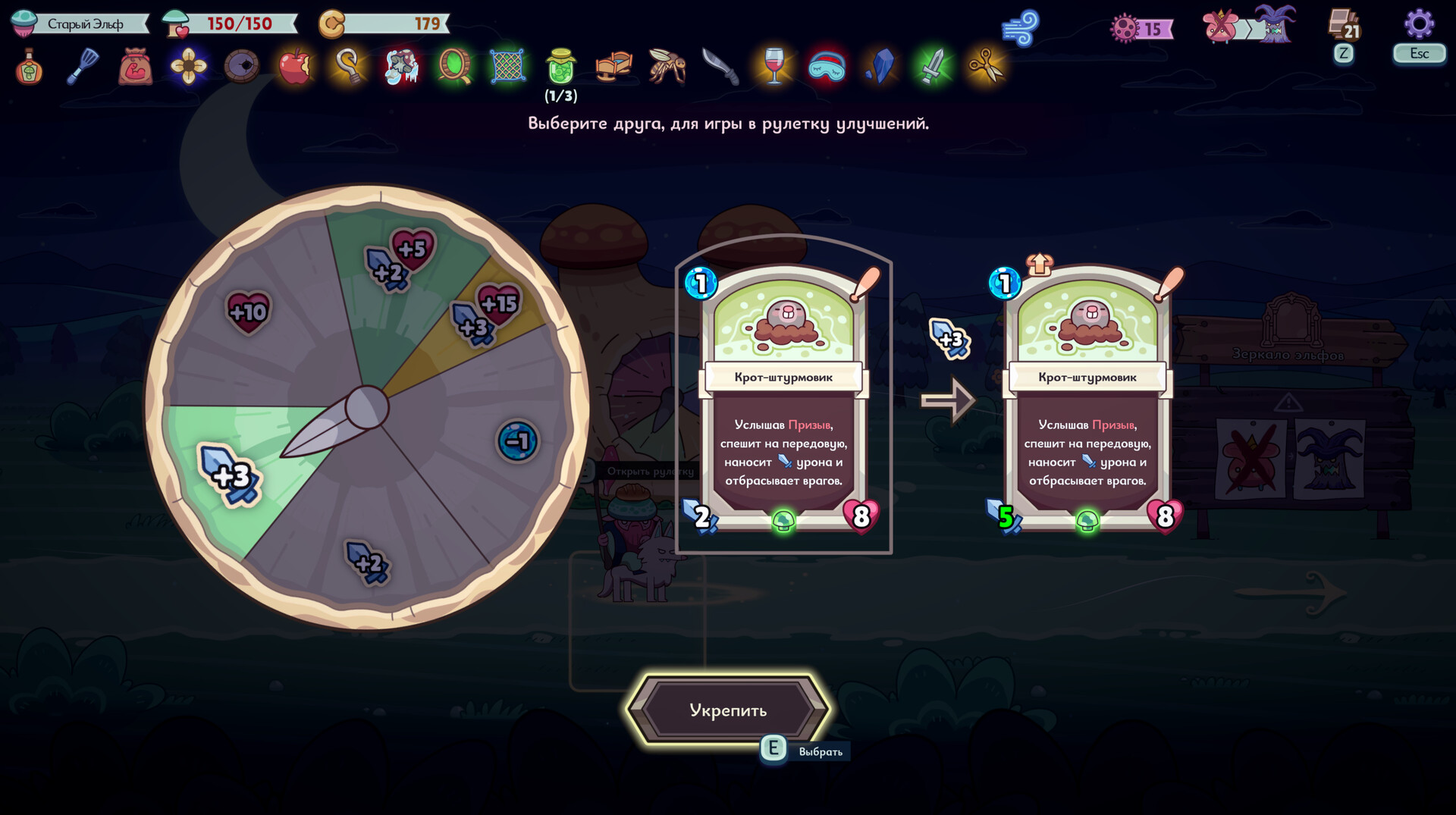The image size is (1456, 815).
Task: Check the bitten red apple relic
Action: [x=295, y=67]
